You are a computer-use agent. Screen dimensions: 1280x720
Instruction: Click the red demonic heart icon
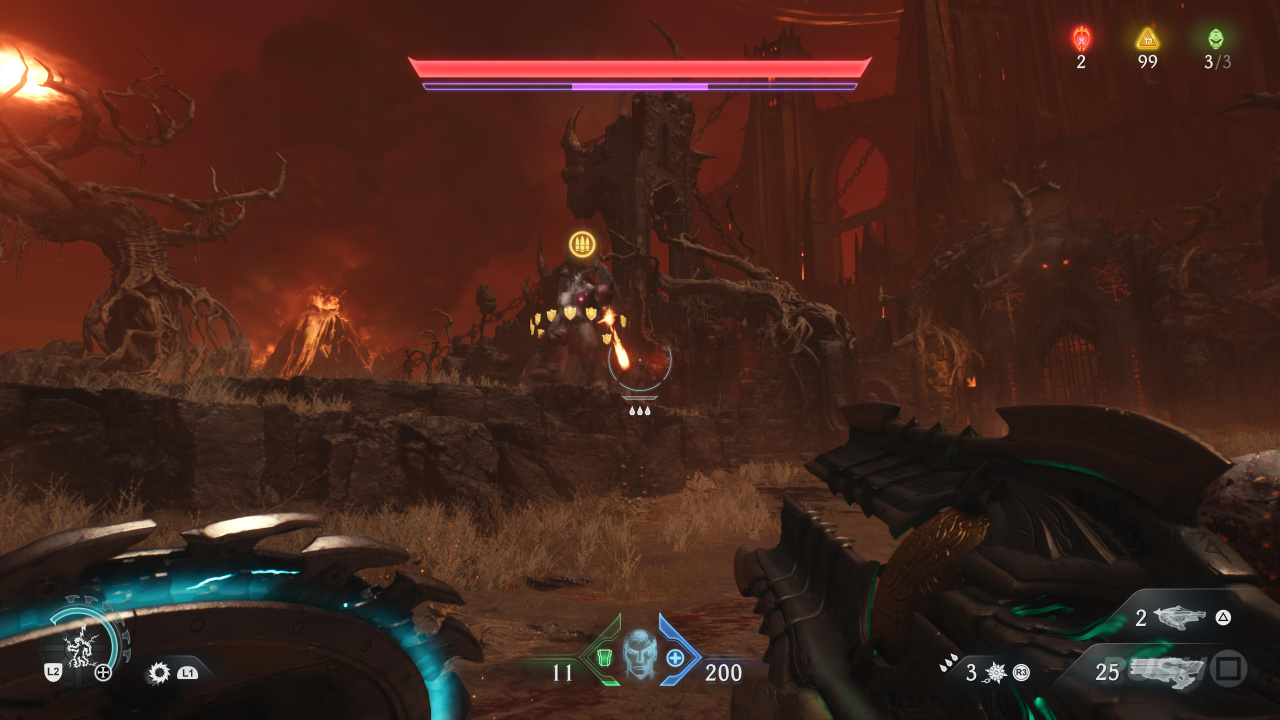pyautogui.click(x=1081, y=39)
